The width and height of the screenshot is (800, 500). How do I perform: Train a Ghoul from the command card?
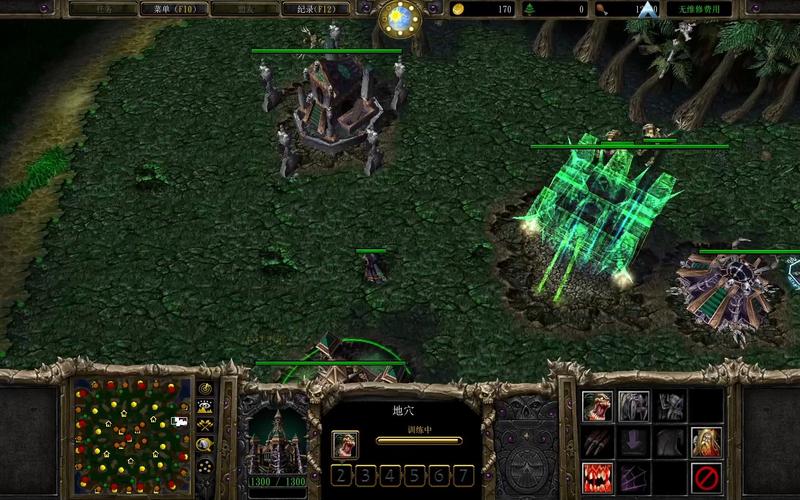click(598, 406)
